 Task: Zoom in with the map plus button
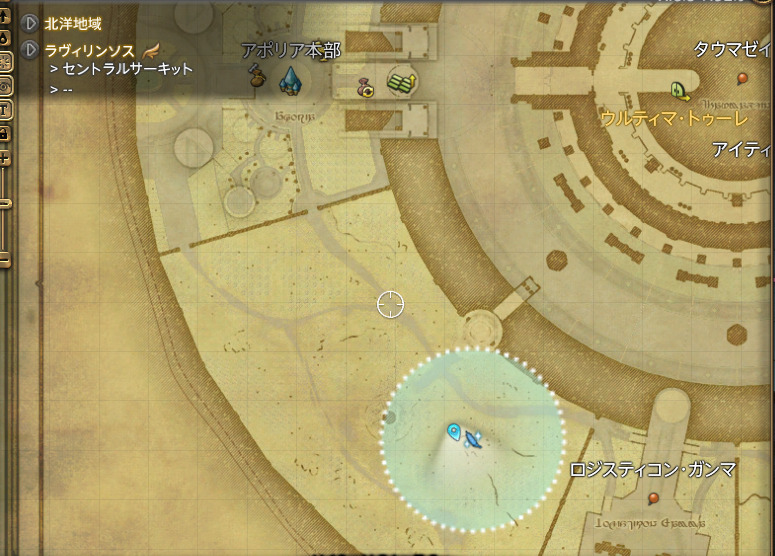tap(4, 158)
